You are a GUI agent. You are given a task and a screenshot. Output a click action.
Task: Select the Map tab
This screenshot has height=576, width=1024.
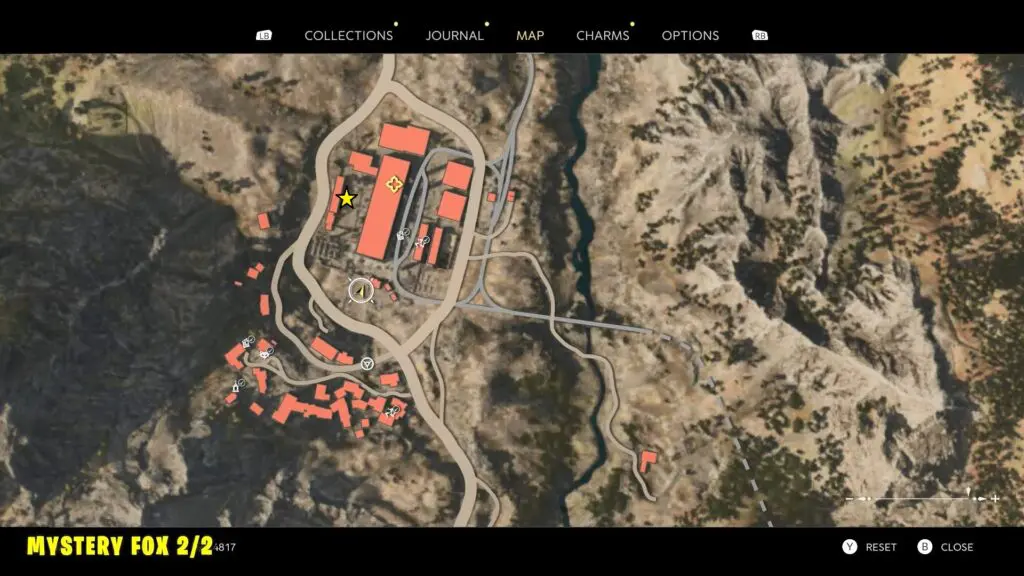pyautogui.click(x=530, y=35)
